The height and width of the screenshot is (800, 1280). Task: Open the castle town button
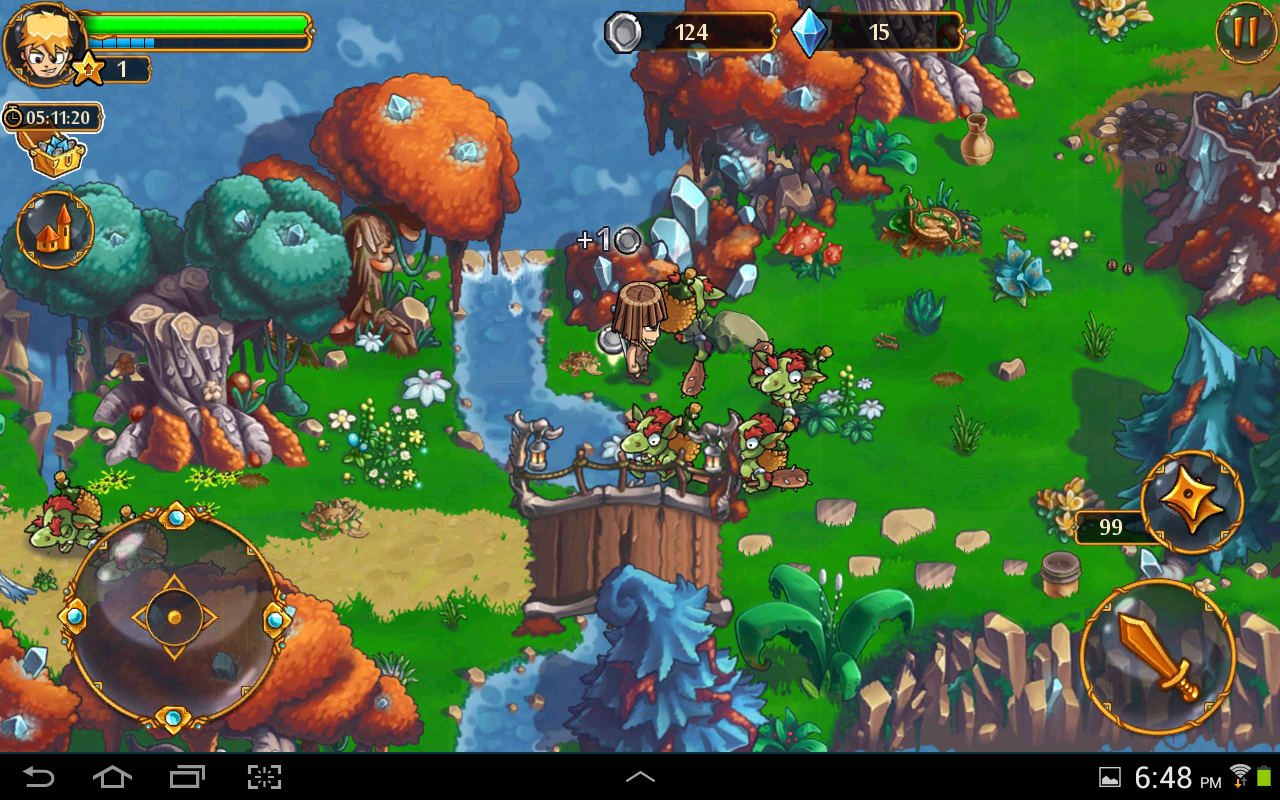(55, 230)
